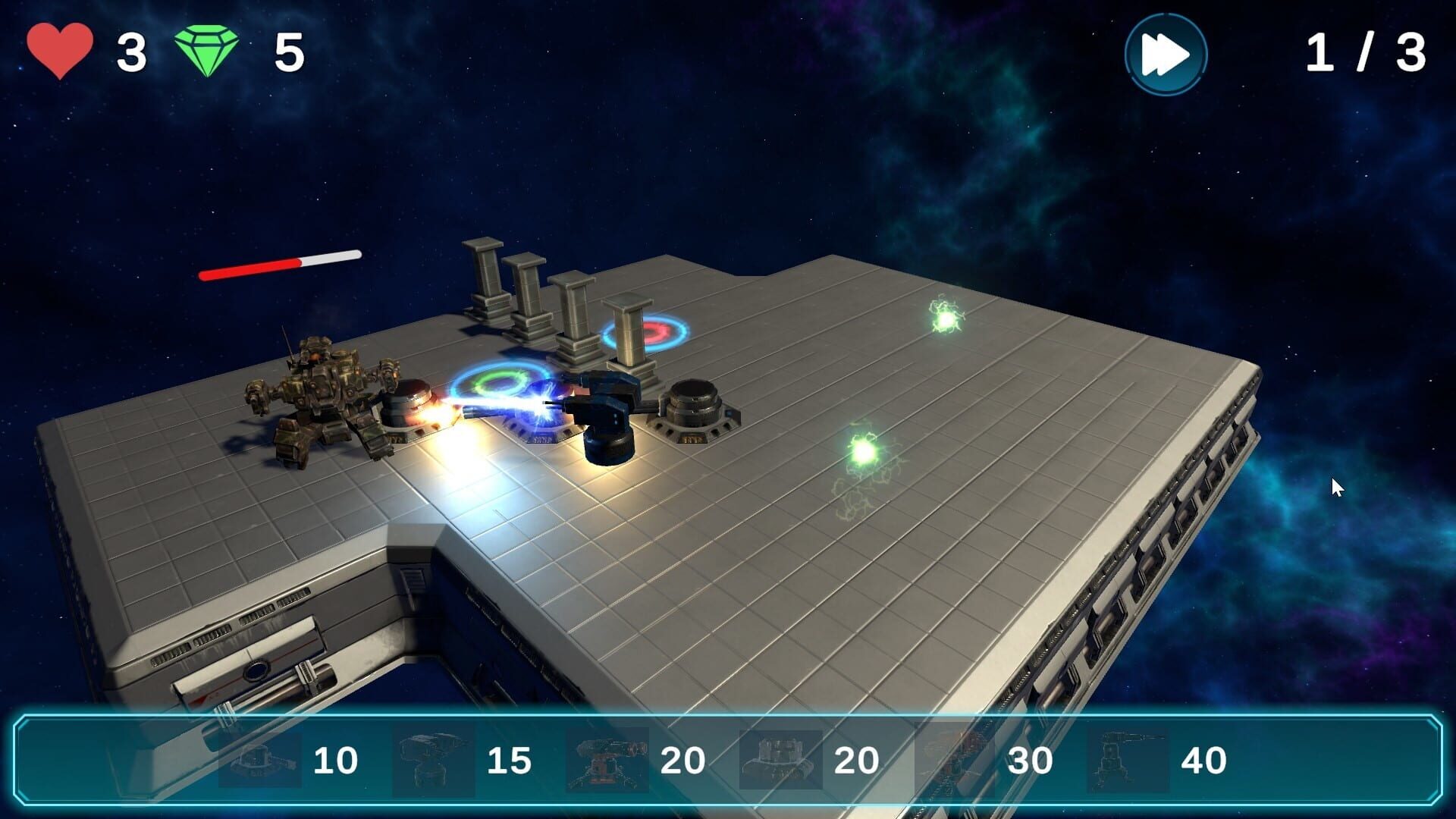The height and width of the screenshot is (819, 1456).
Task: Click the red-ringed build spot near the pillars
Action: [648, 330]
